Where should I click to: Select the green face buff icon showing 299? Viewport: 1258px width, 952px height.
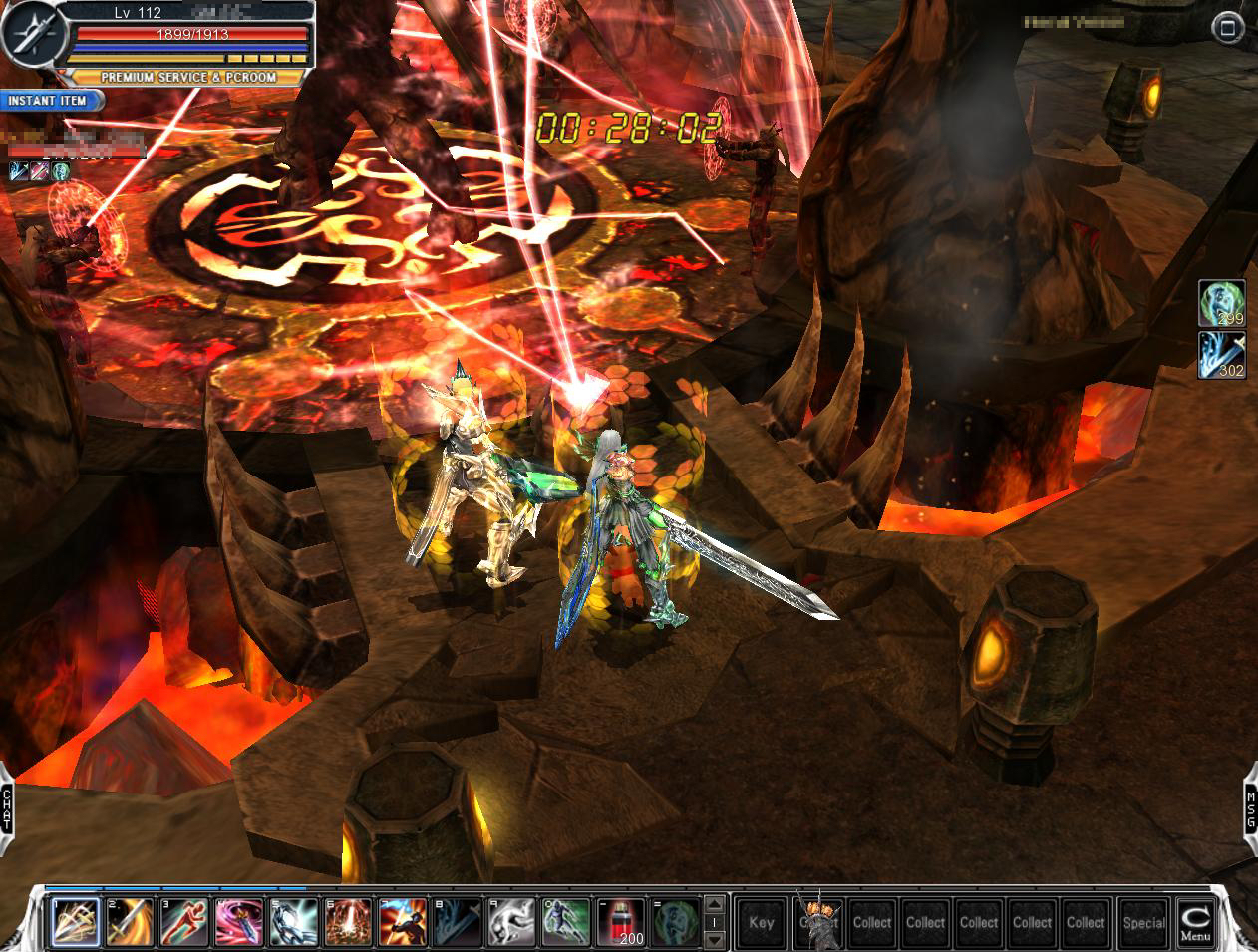click(x=1221, y=303)
